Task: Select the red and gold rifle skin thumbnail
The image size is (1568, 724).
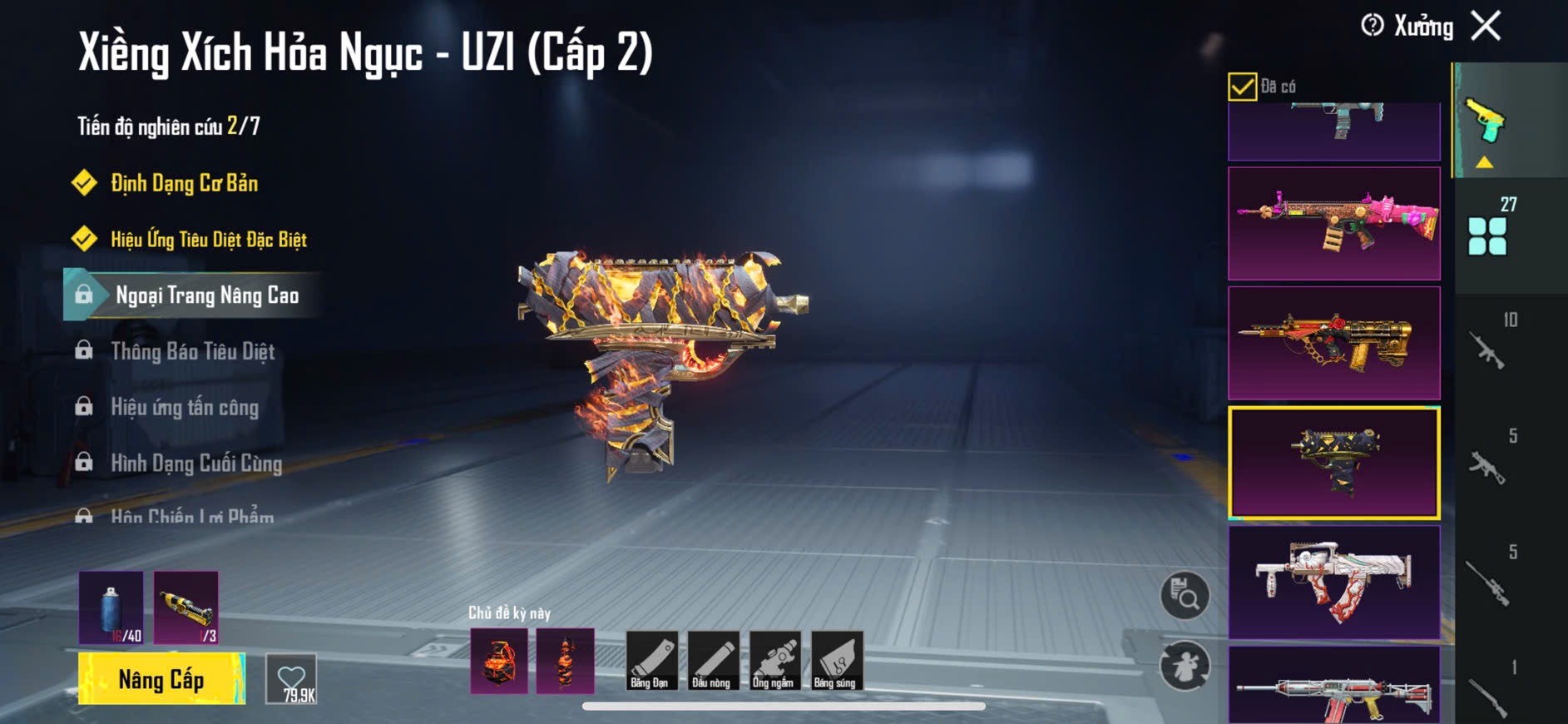Action: pos(1333,343)
